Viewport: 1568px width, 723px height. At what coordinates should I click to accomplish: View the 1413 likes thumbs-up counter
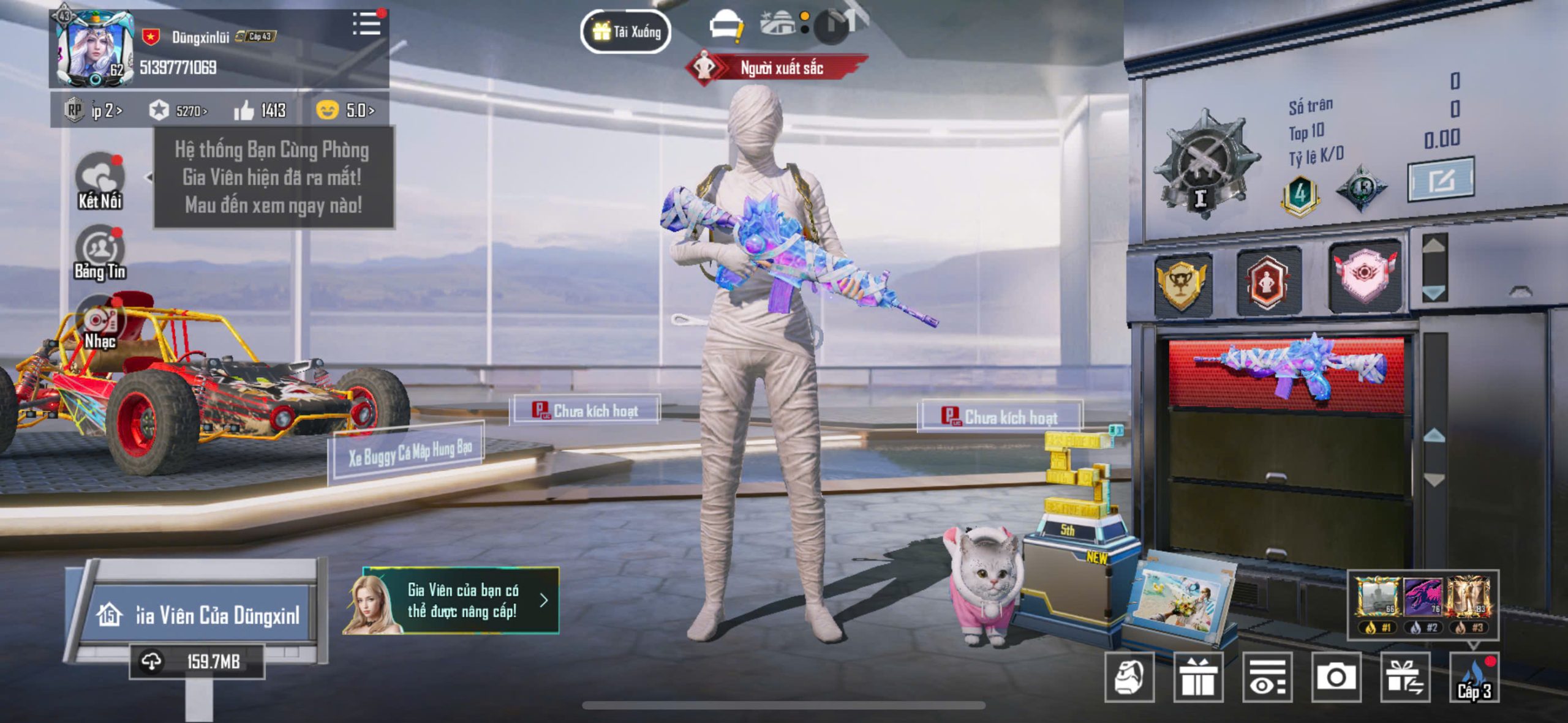pyautogui.click(x=260, y=111)
